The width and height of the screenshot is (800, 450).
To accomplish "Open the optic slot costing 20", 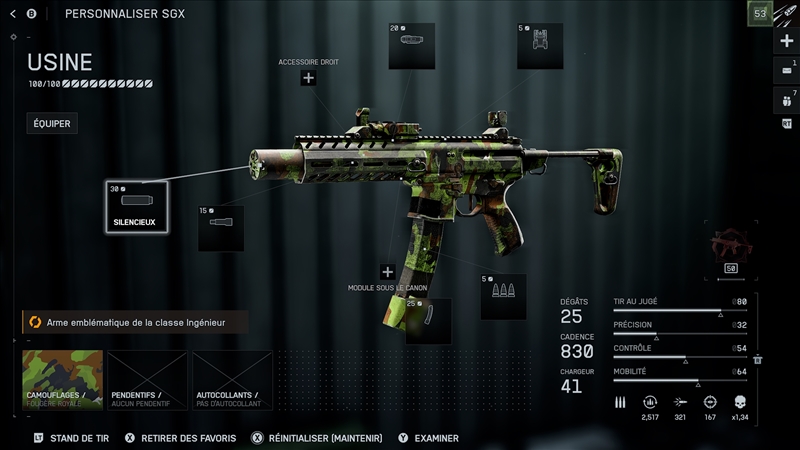I will click(411, 46).
